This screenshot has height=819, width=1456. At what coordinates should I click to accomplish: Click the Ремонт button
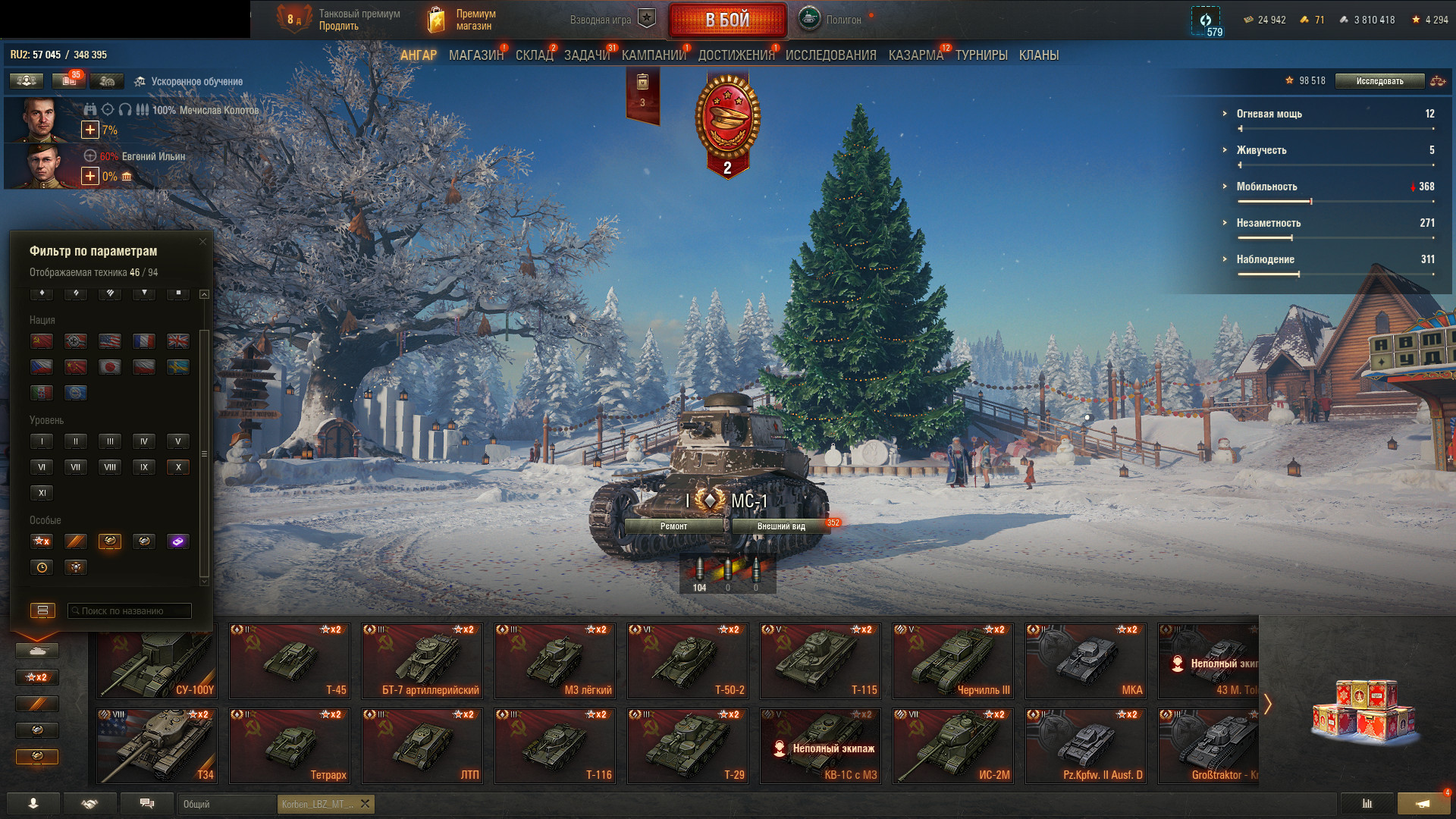673,526
